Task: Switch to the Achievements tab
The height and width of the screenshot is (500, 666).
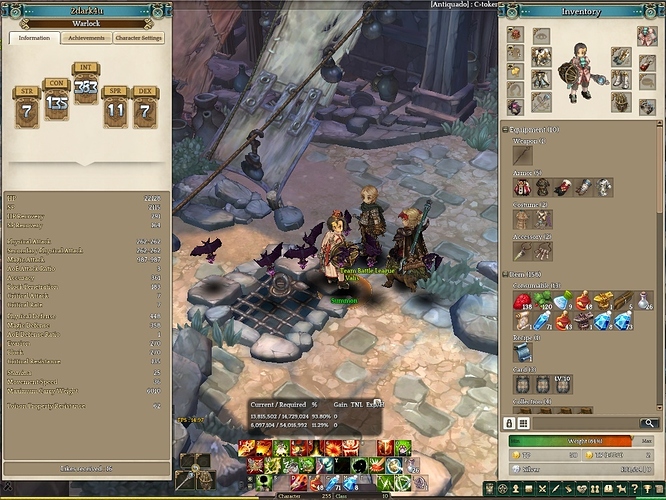Action: (87, 38)
